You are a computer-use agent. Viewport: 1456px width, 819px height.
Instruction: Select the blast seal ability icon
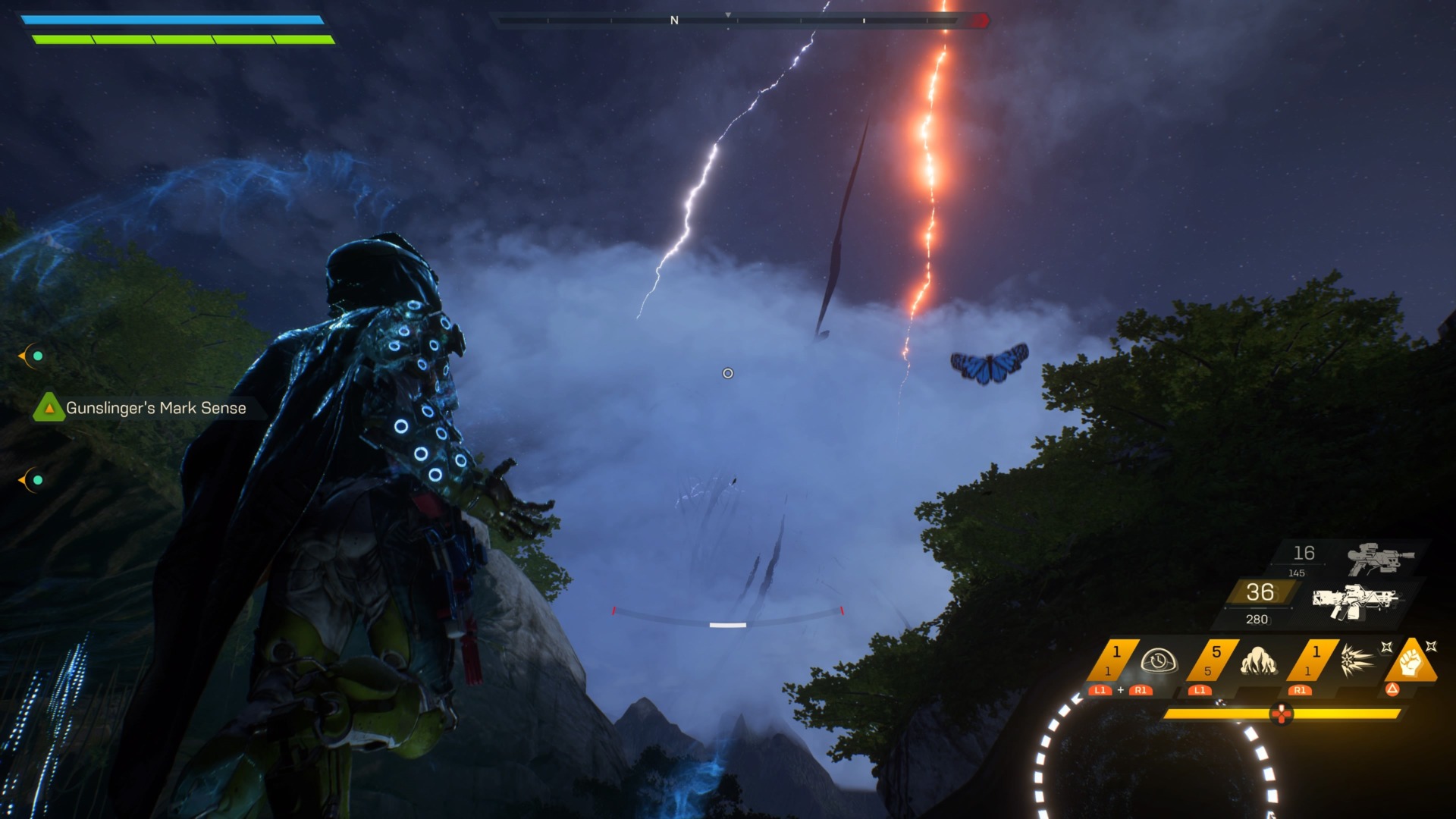click(1259, 661)
